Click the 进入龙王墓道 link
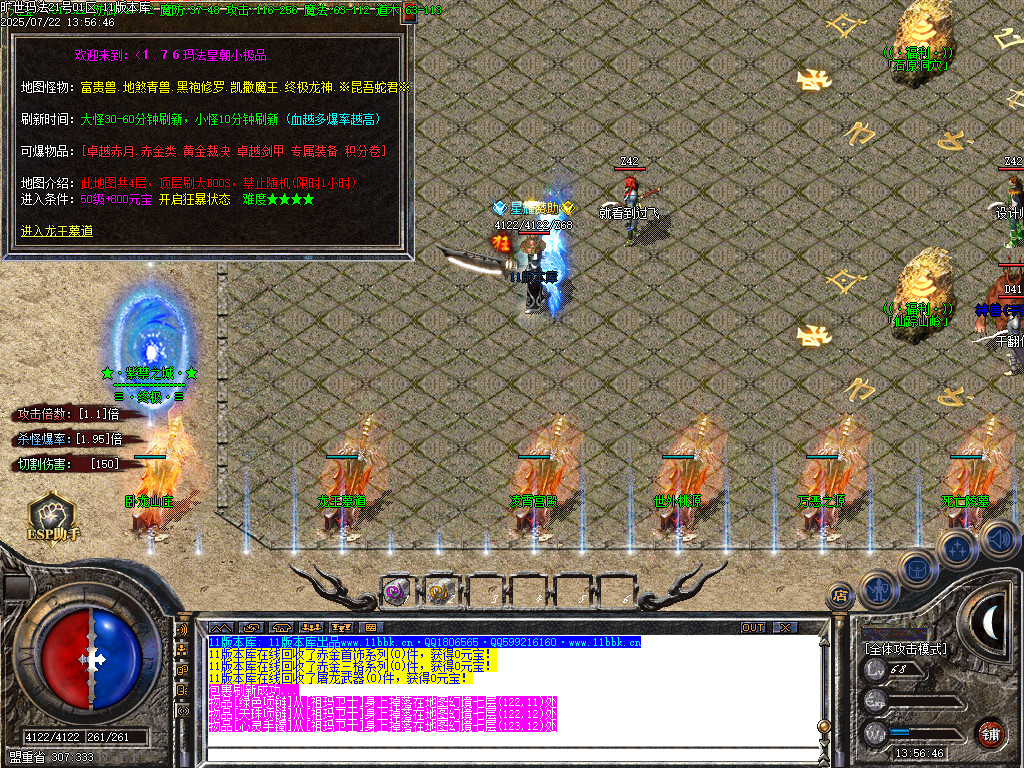1024x768 pixels. [x=57, y=231]
